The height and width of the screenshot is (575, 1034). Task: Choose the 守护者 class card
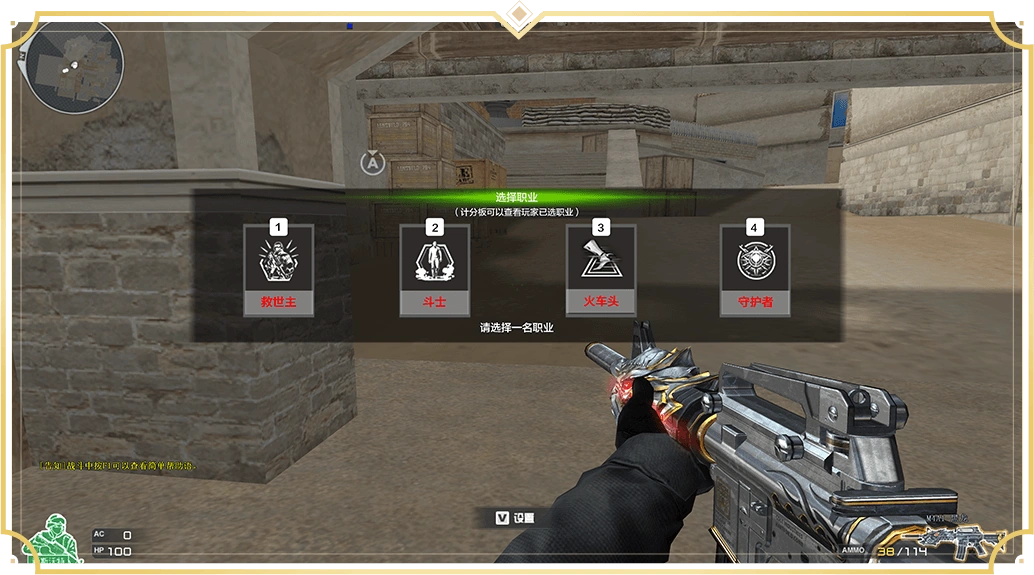pyautogui.click(x=755, y=270)
